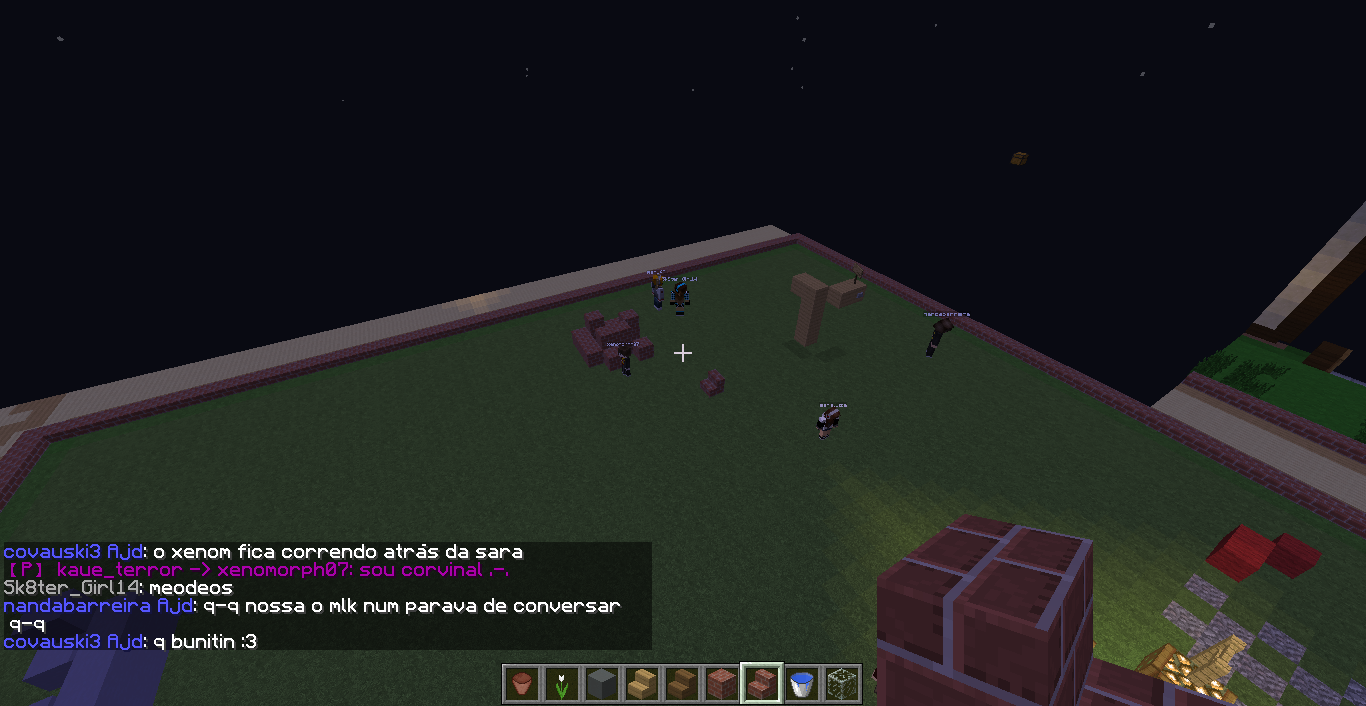
Task: Choose the glass block hotbar slot
Action: pos(841,684)
